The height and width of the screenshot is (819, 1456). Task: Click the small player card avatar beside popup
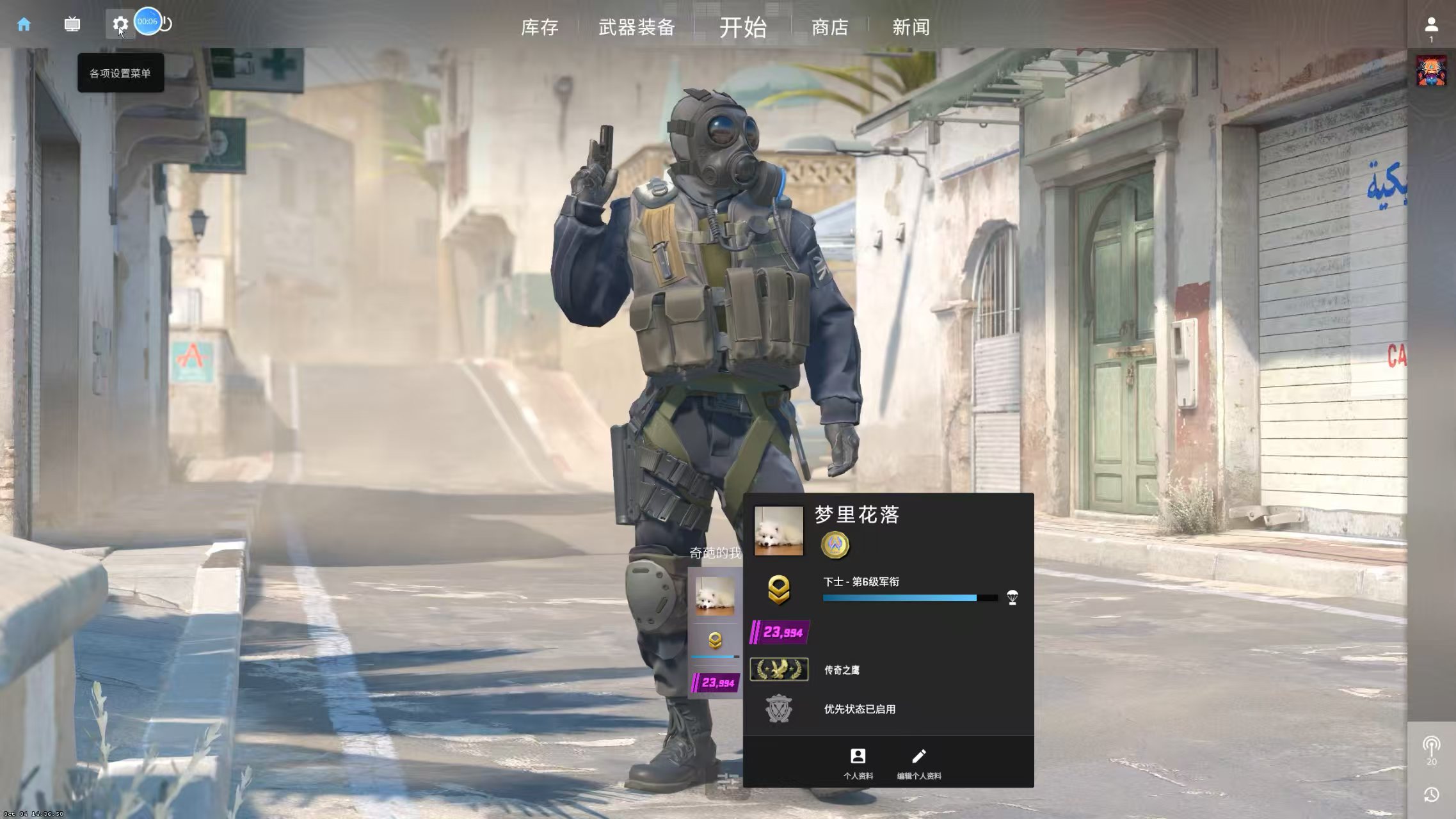(715, 596)
